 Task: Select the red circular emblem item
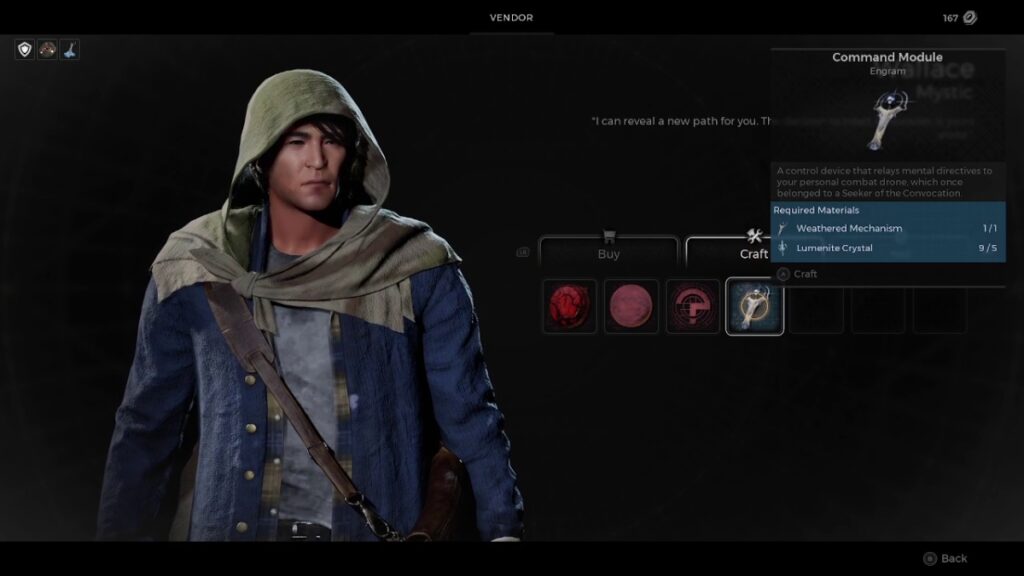pos(693,306)
